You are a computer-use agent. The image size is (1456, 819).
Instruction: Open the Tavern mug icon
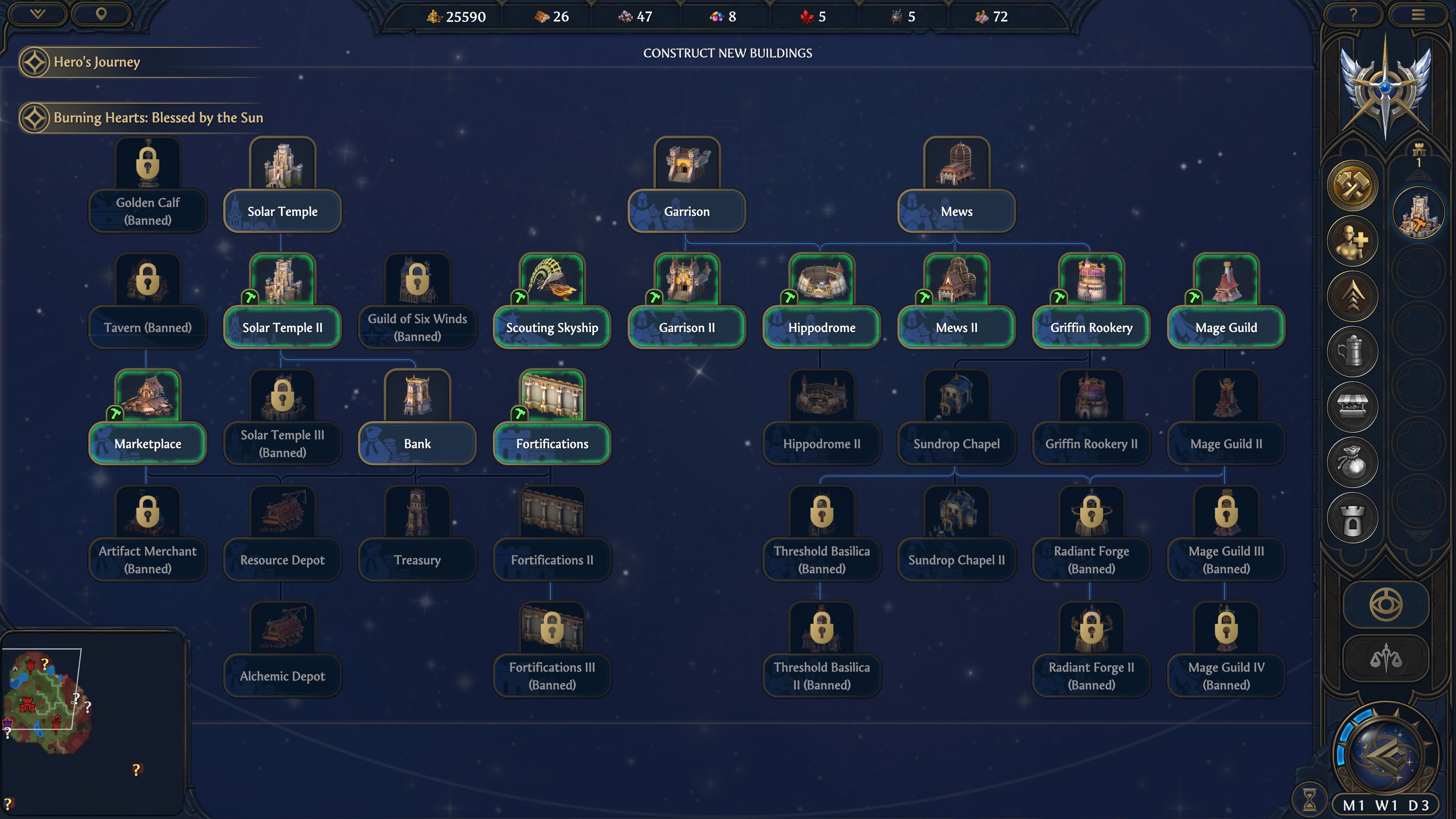(x=1353, y=351)
